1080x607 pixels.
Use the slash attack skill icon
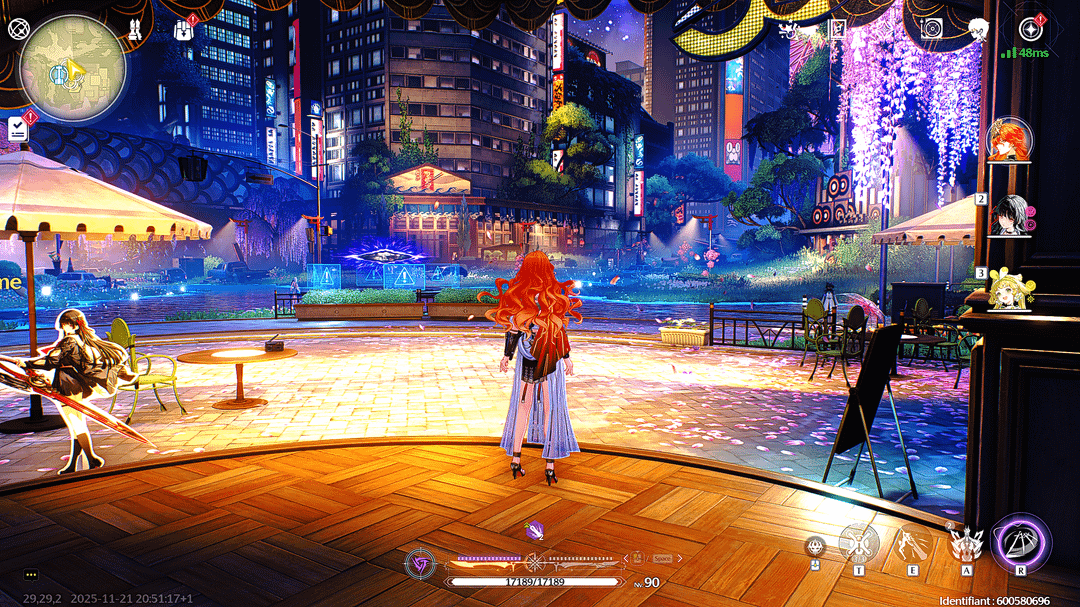coord(912,543)
